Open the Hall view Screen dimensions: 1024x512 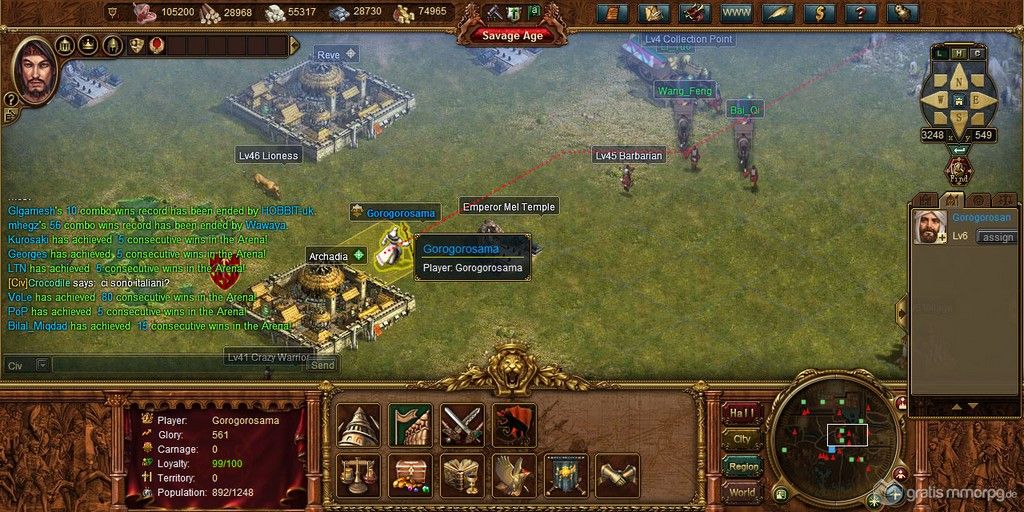pyautogui.click(x=742, y=411)
